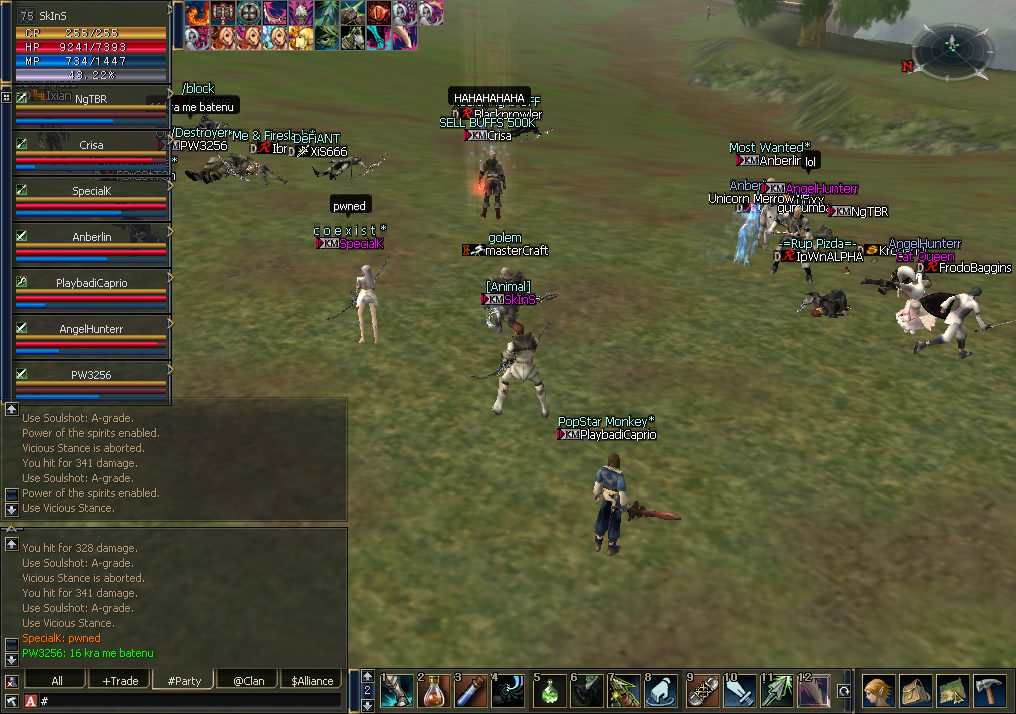Switch to the All chat tab
The width and height of the screenshot is (1016, 714).
[x=55, y=681]
